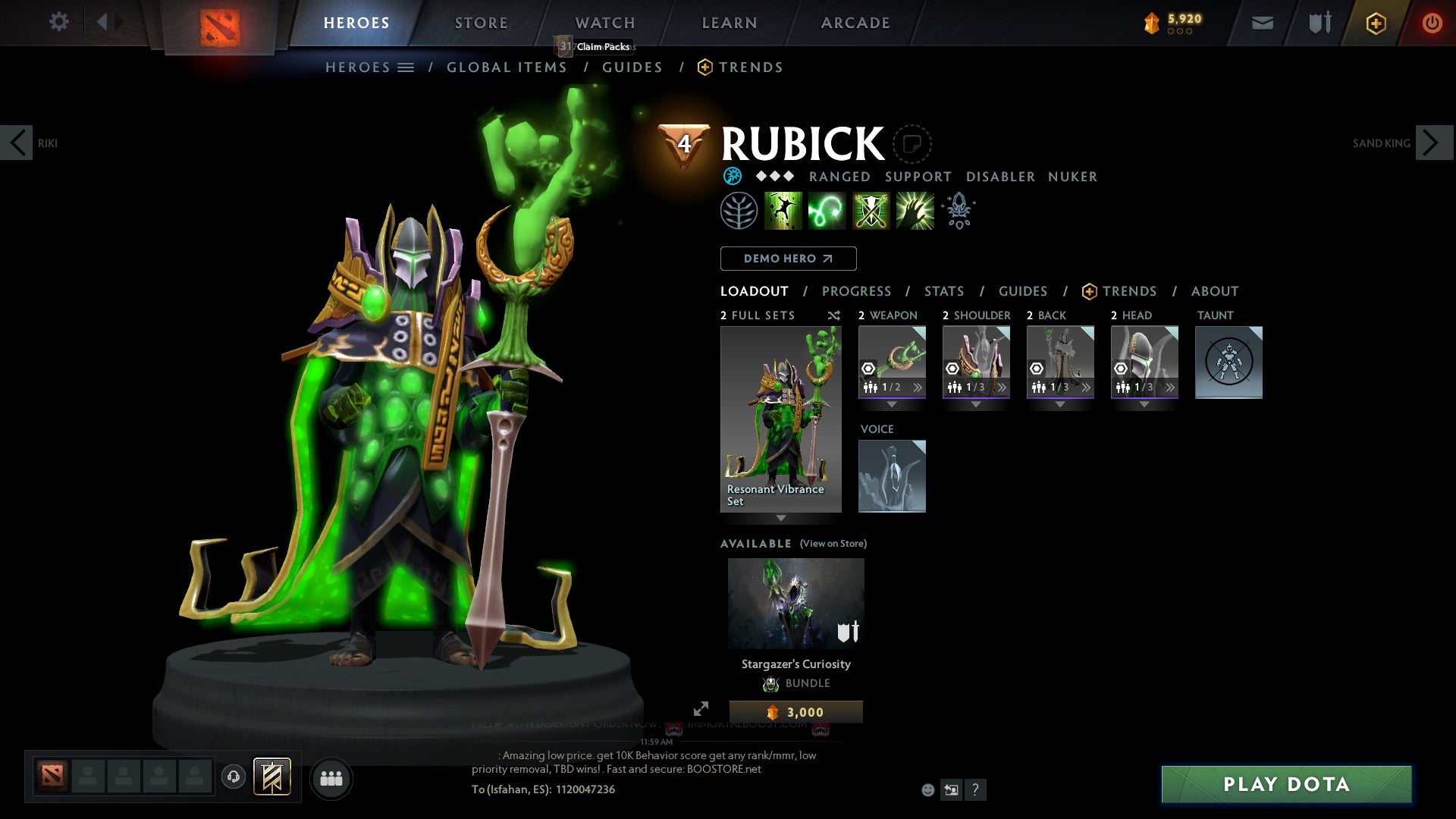This screenshot has width=1456, height=819.
Task: Open the voice chat headset icon
Action: 234,778
